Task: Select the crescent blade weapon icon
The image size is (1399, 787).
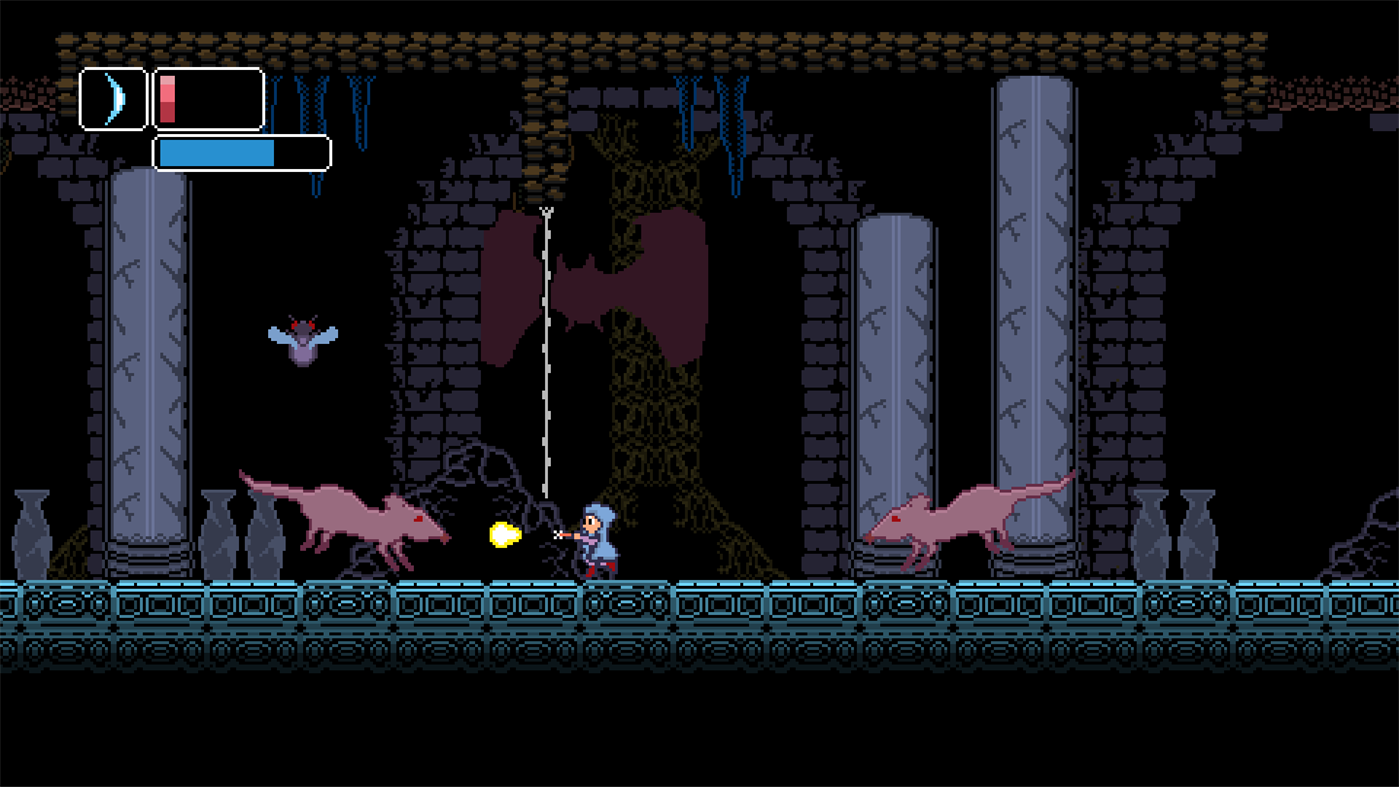Action: [x=113, y=97]
